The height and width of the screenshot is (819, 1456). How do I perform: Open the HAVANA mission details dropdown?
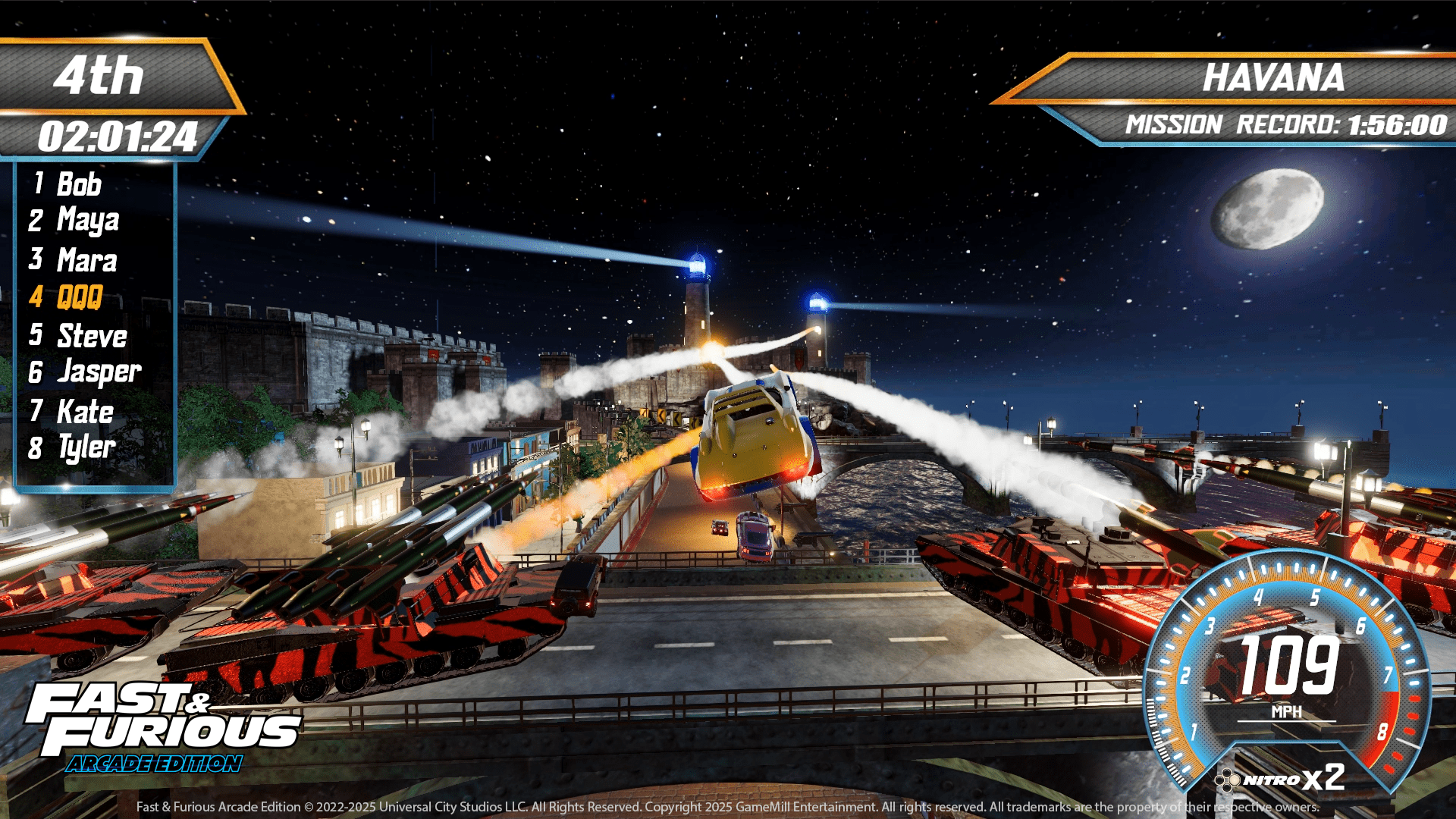click(x=1274, y=77)
